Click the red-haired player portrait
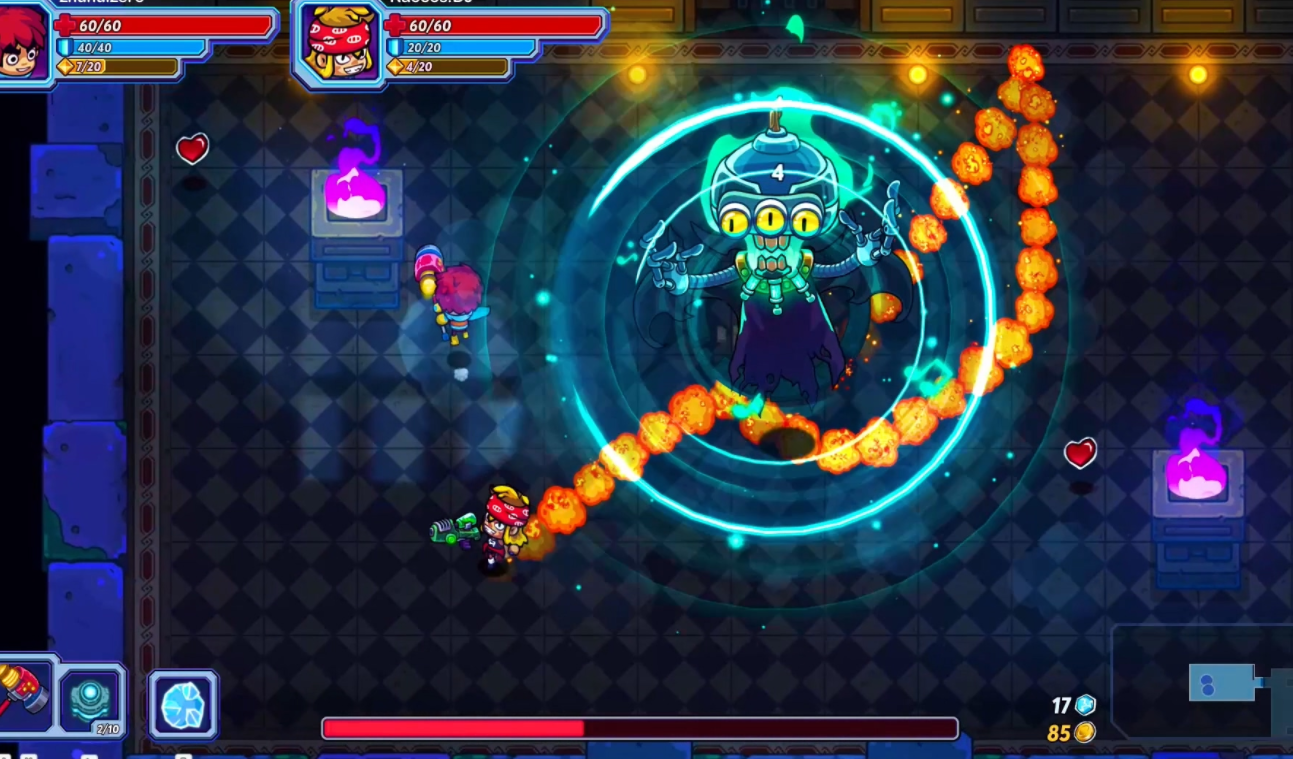 (x=22, y=42)
